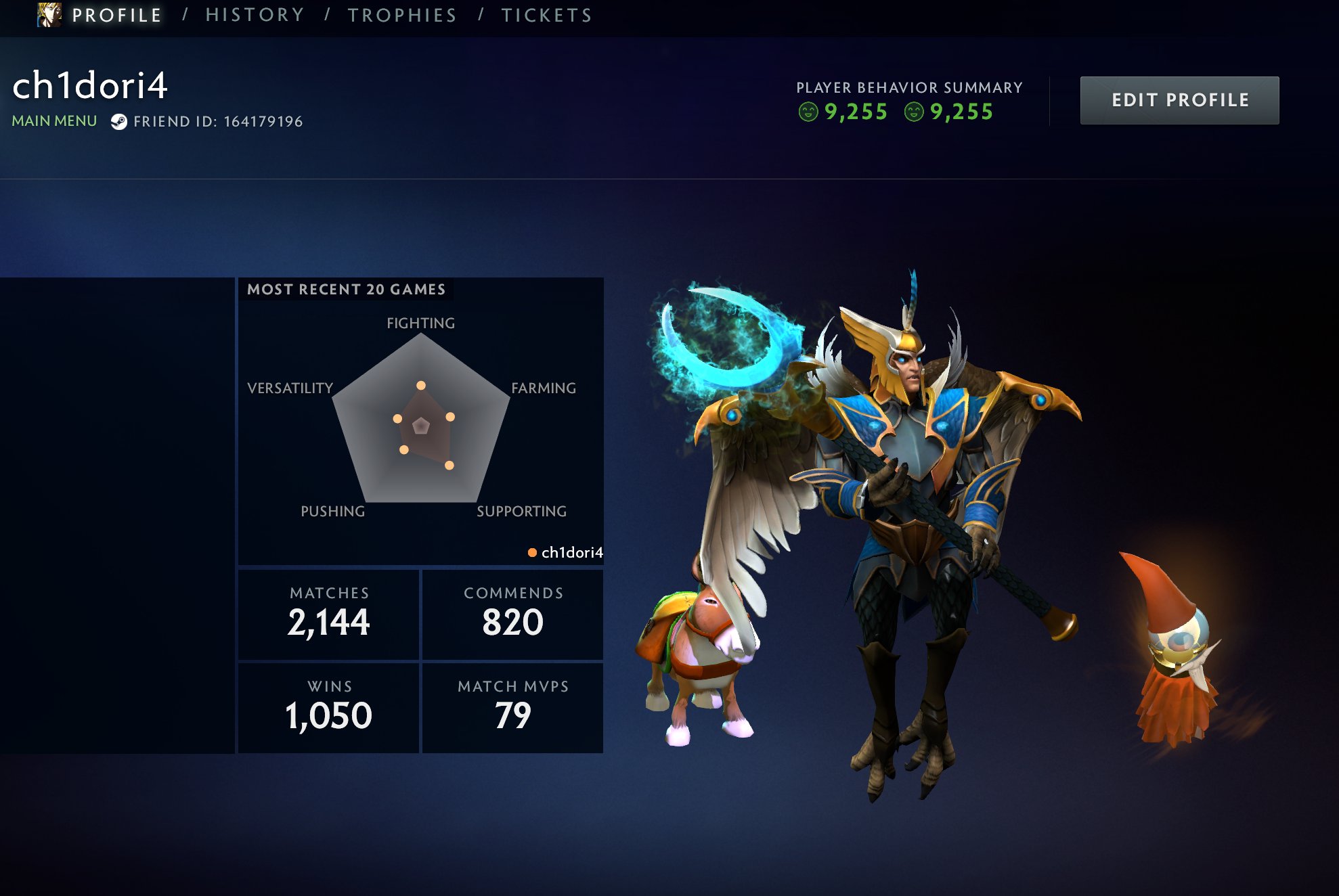Click the Fighting point on the radar chart
Image resolution: width=1339 pixels, height=896 pixels.
point(421,386)
